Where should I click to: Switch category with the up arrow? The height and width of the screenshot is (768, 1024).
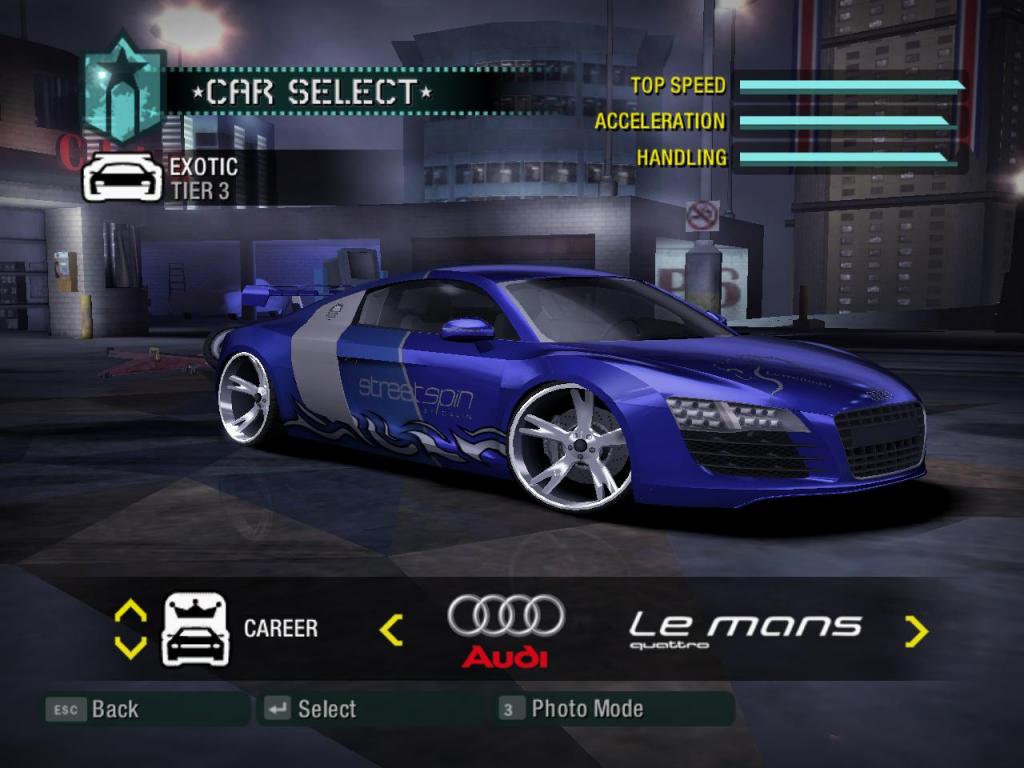[x=131, y=610]
